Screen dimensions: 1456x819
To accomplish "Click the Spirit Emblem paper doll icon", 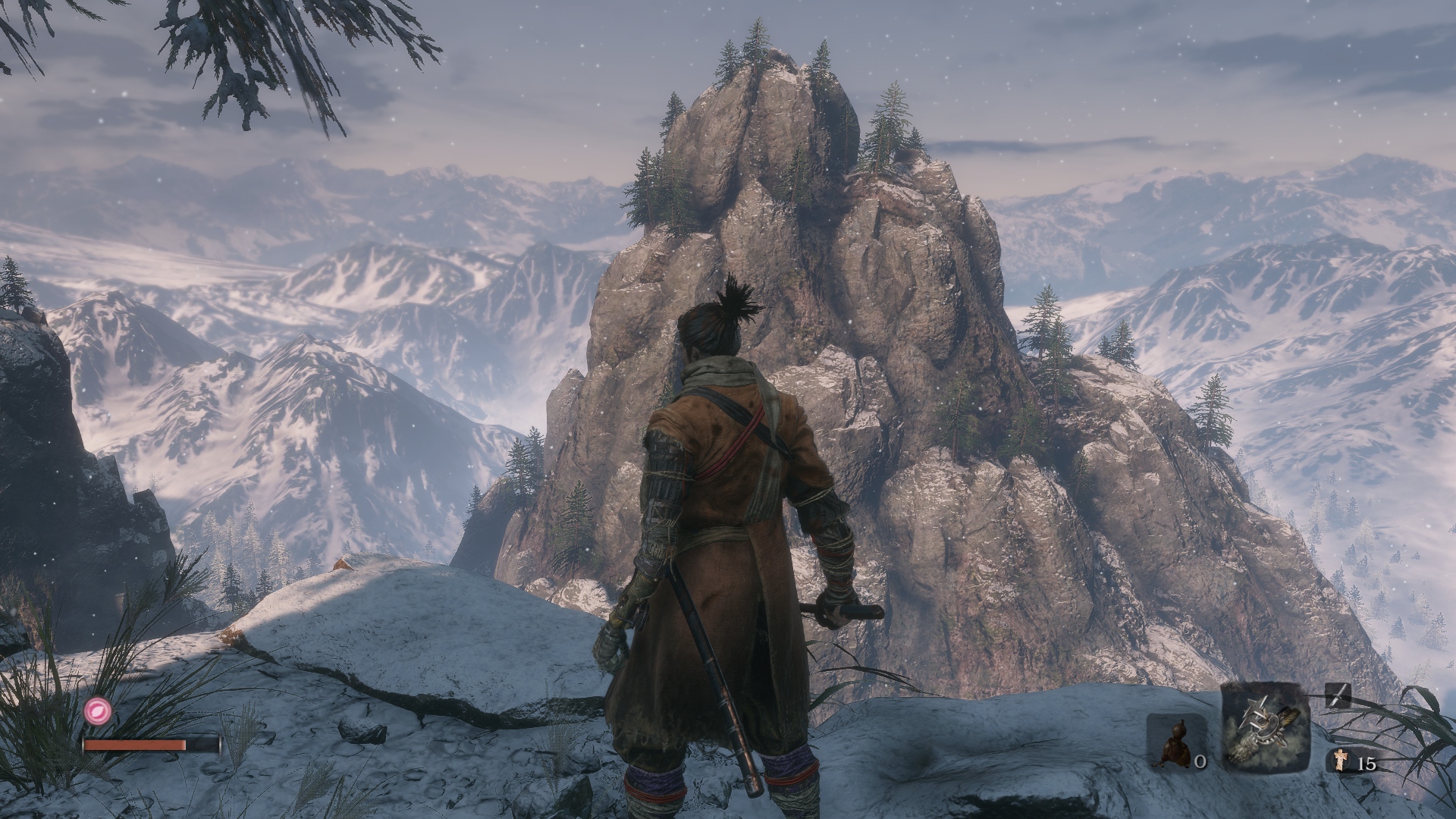I will pyautogui.click(x=1341, y=761).
